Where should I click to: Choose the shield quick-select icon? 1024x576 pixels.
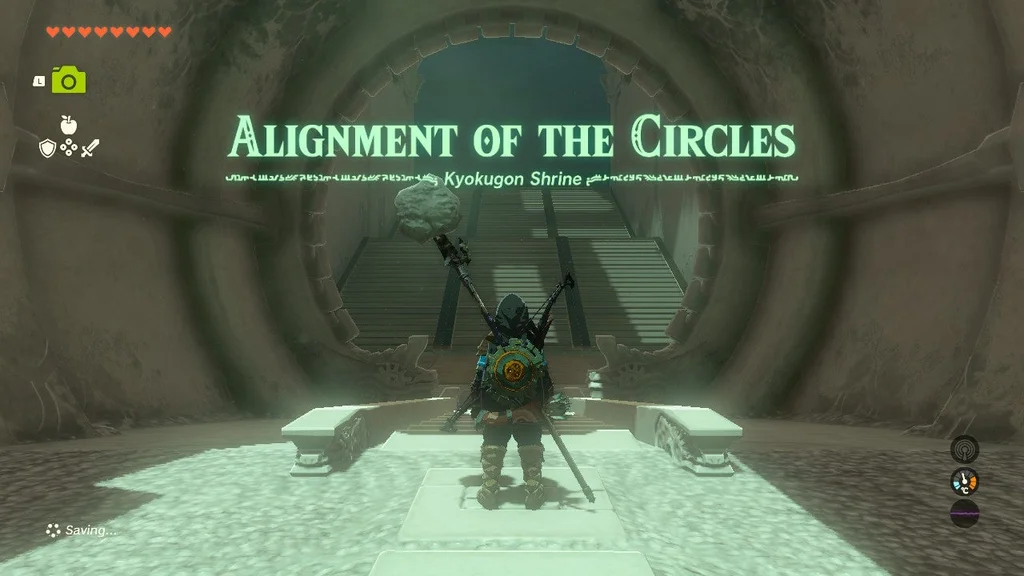(46, 148)
